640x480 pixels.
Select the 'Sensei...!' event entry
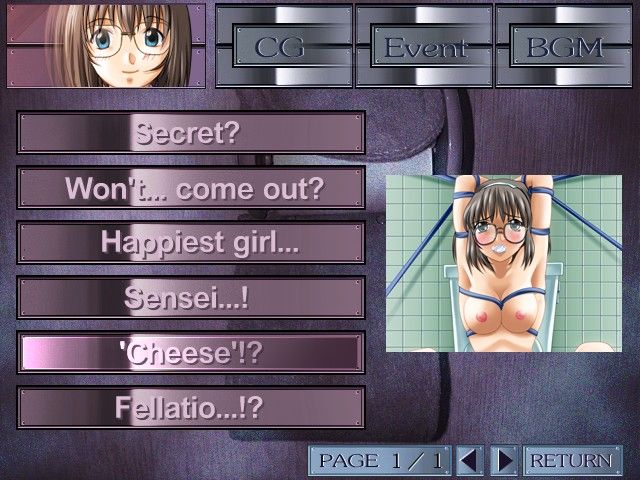(x=191, y=298)
